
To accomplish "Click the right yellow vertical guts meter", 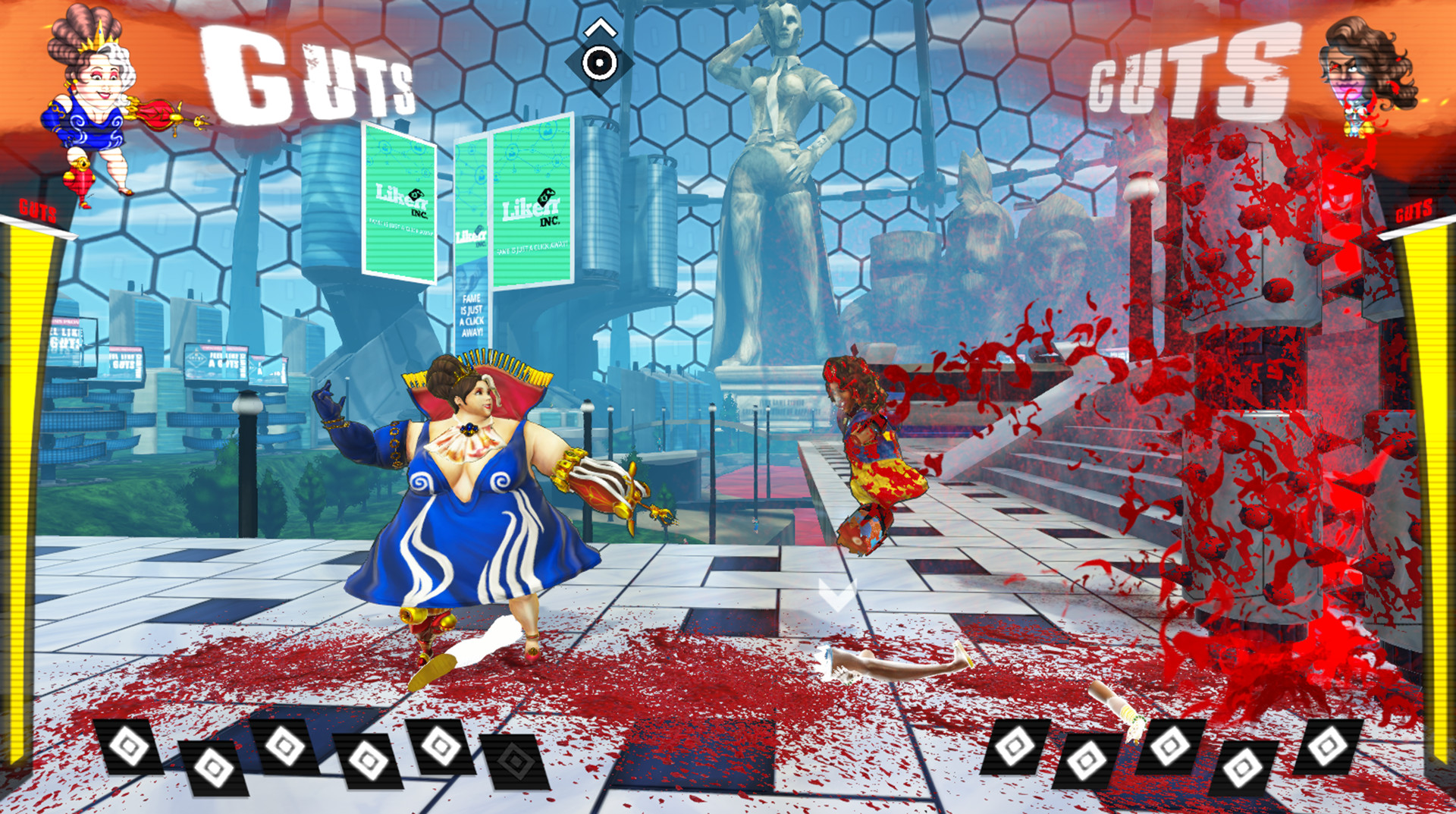I will [x=1433, y=455].
